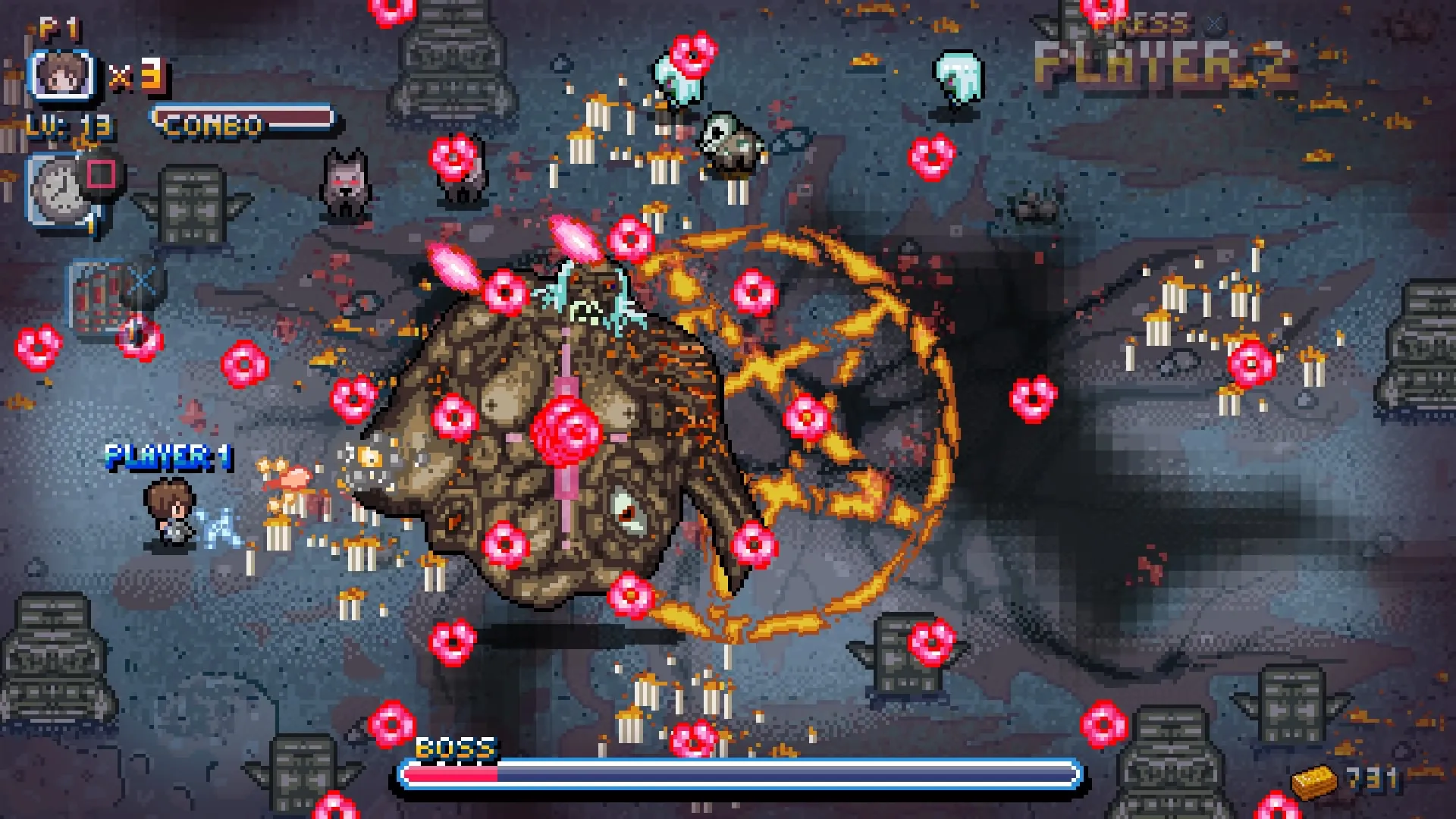This screenshot has width=1456, height=819.
Task: Click the P1 character portrait icon
Action: [62, 76]
